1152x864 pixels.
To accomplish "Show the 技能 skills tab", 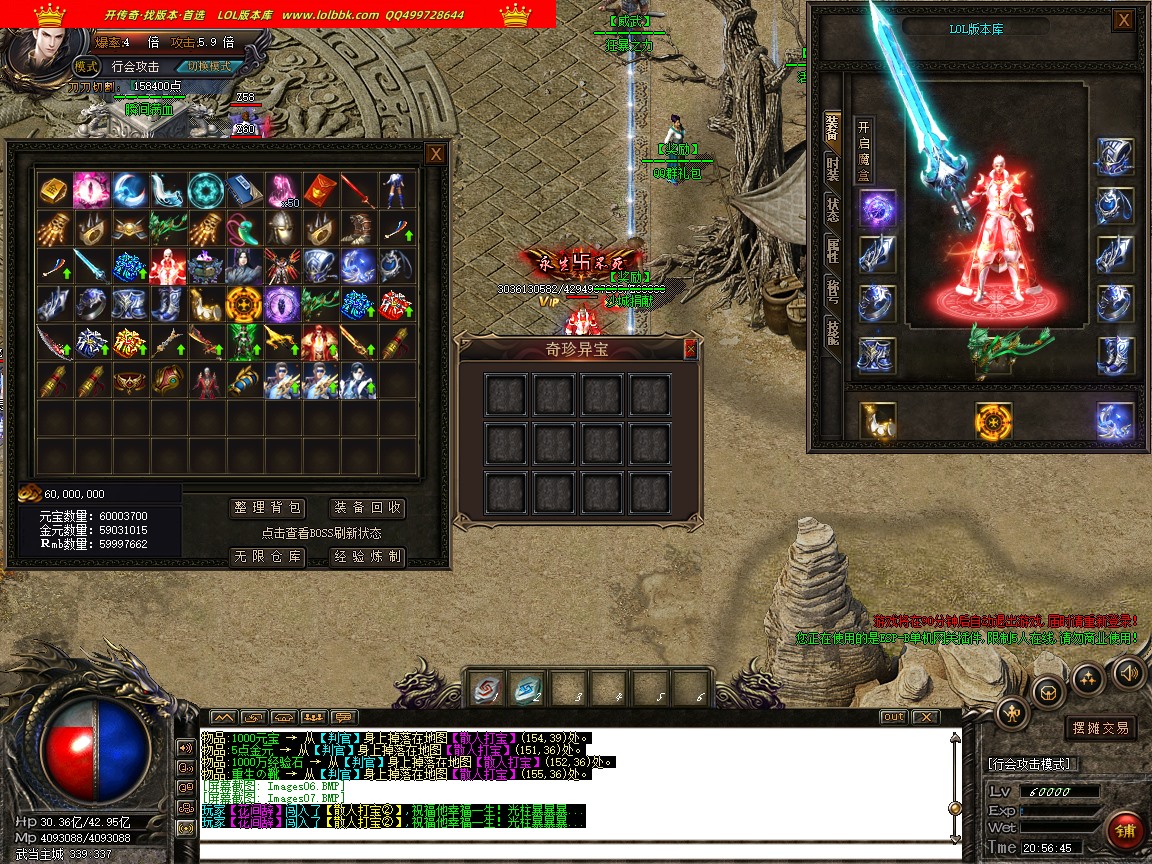I will tap(832, 331).
